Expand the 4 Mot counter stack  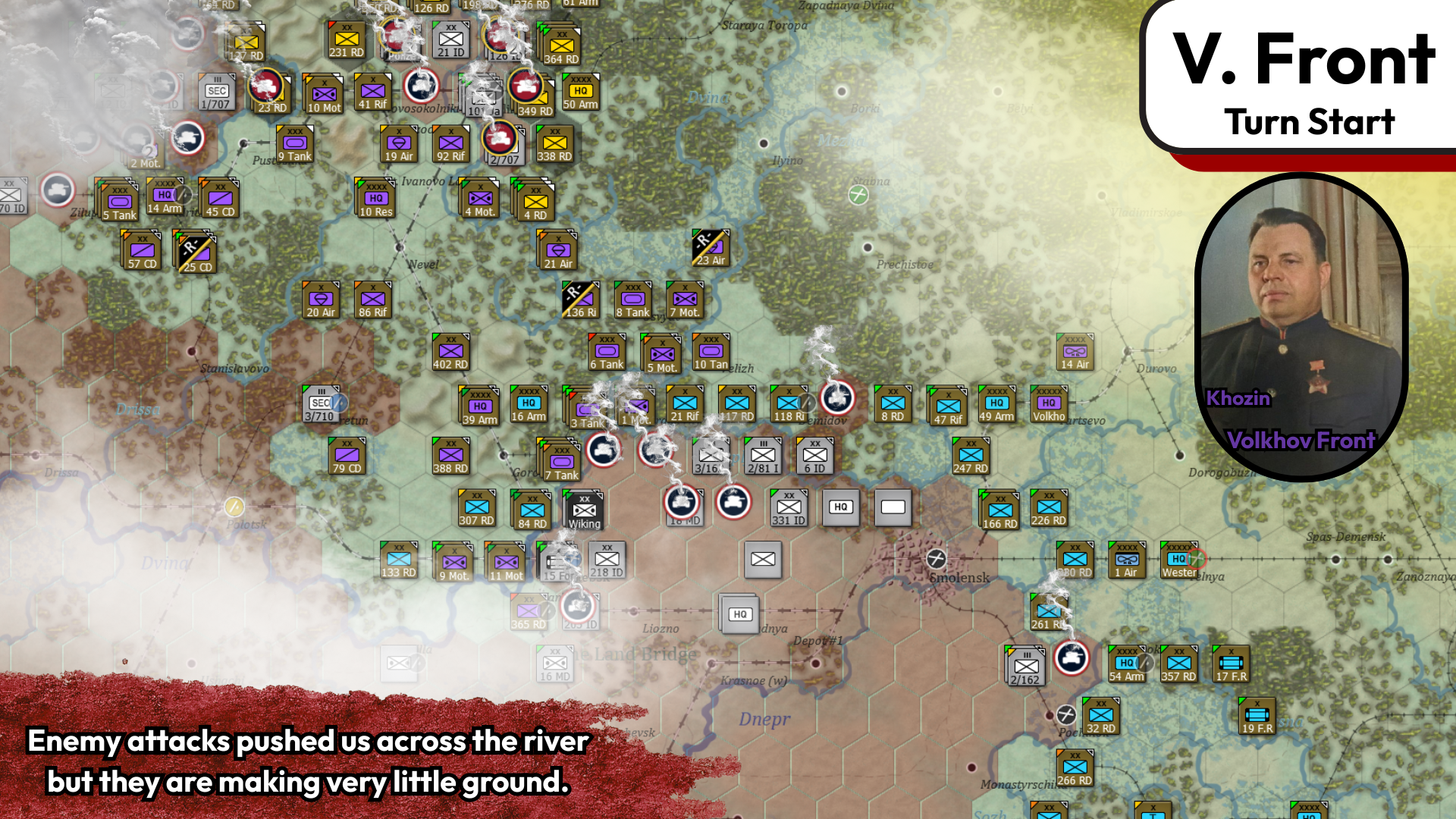pyautogui.click(x=479, y=199)
